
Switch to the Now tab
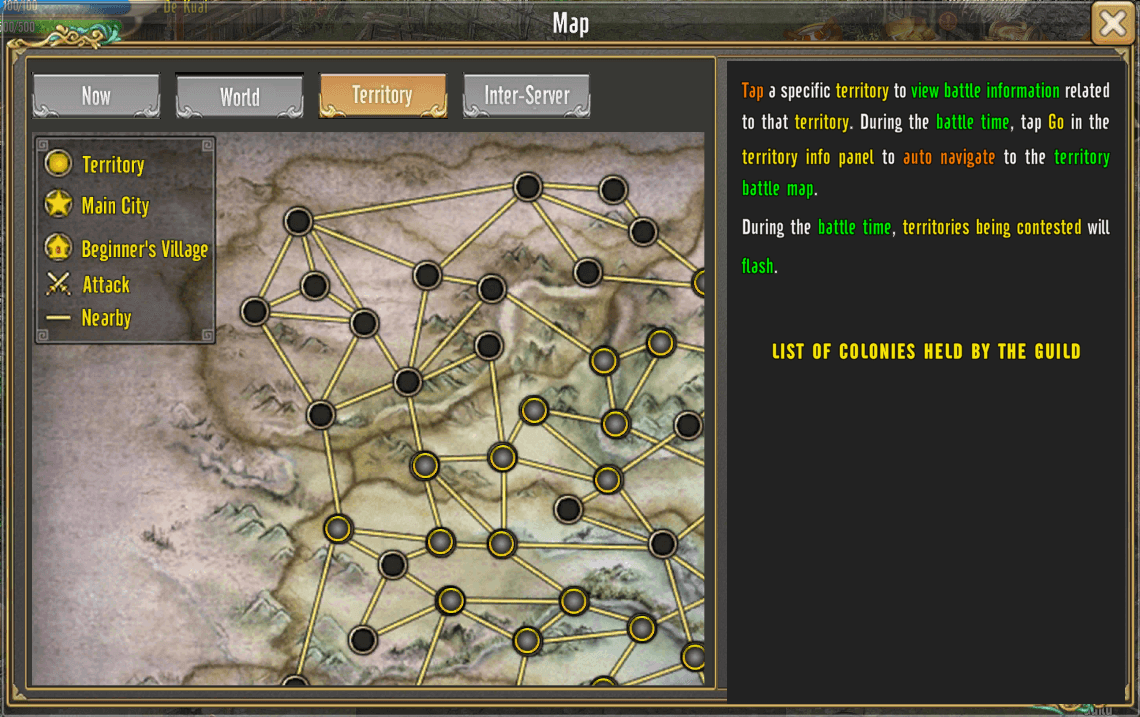tap(96, 96)
